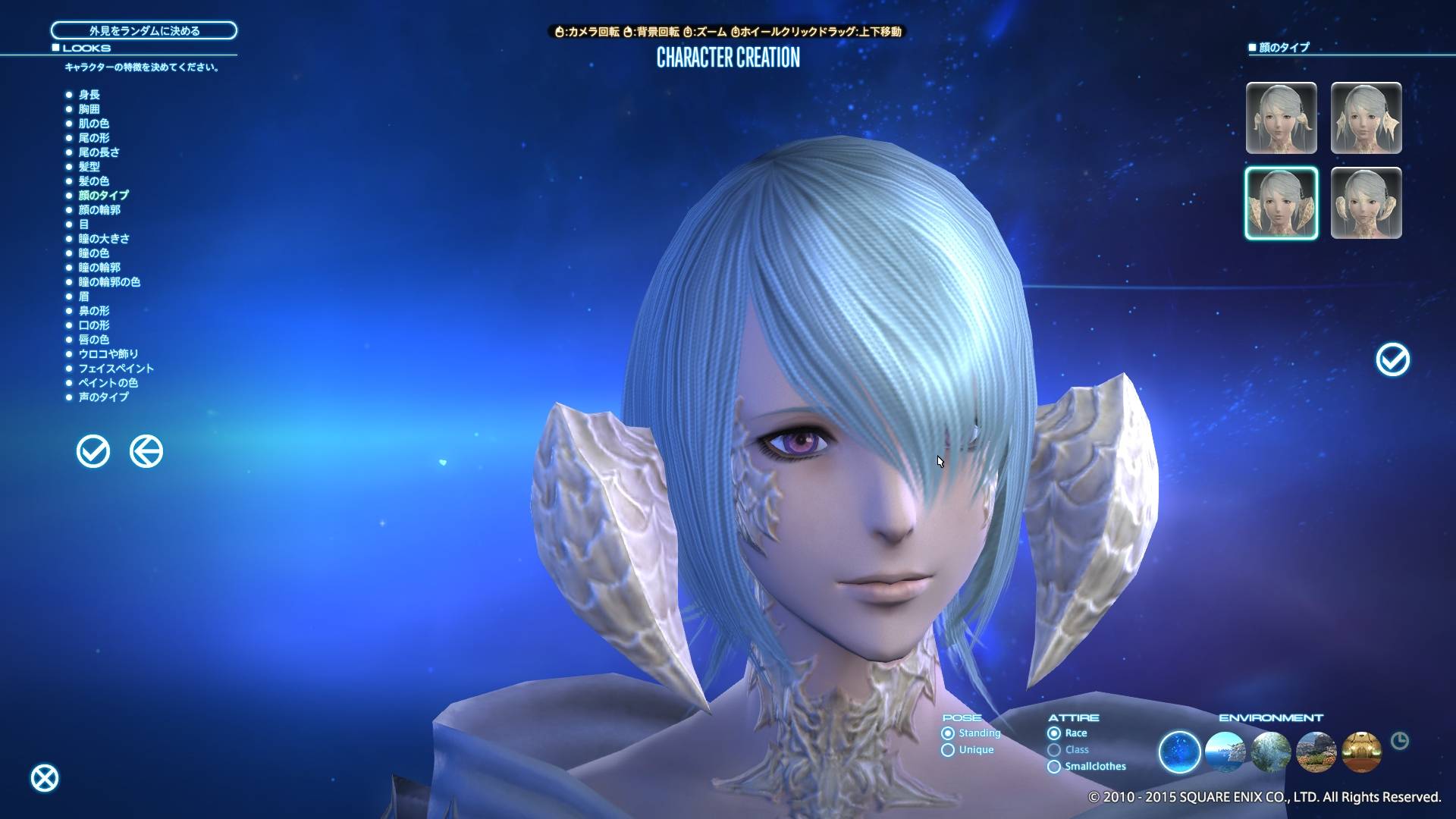Screen dimensions: 1456x819
Task: Click the confirm checkmark below the Looks list
Action: (93, 450)
